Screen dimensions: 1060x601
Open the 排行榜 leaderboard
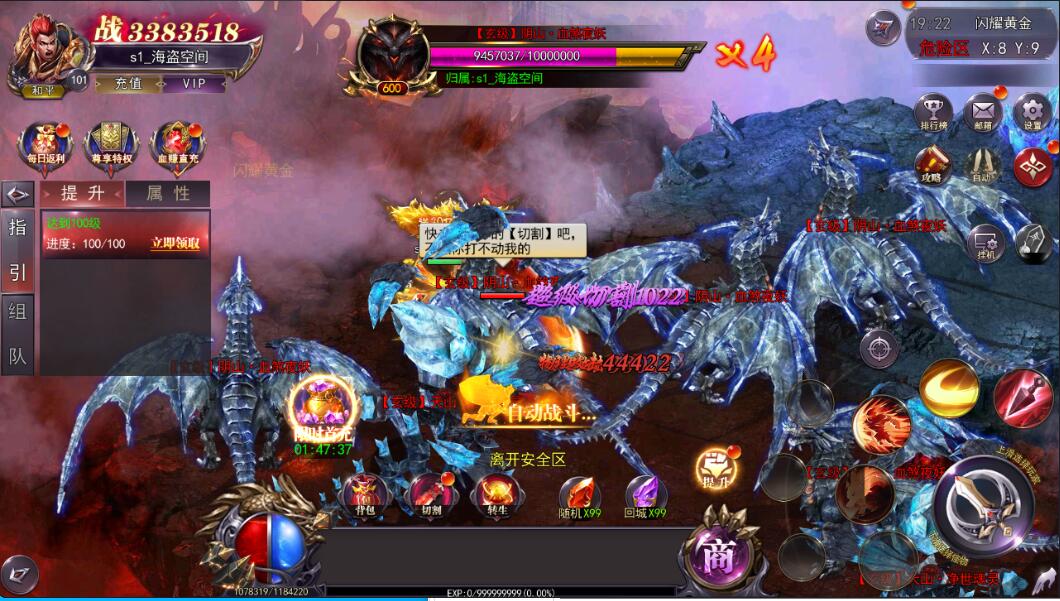(x=933, y=111)
